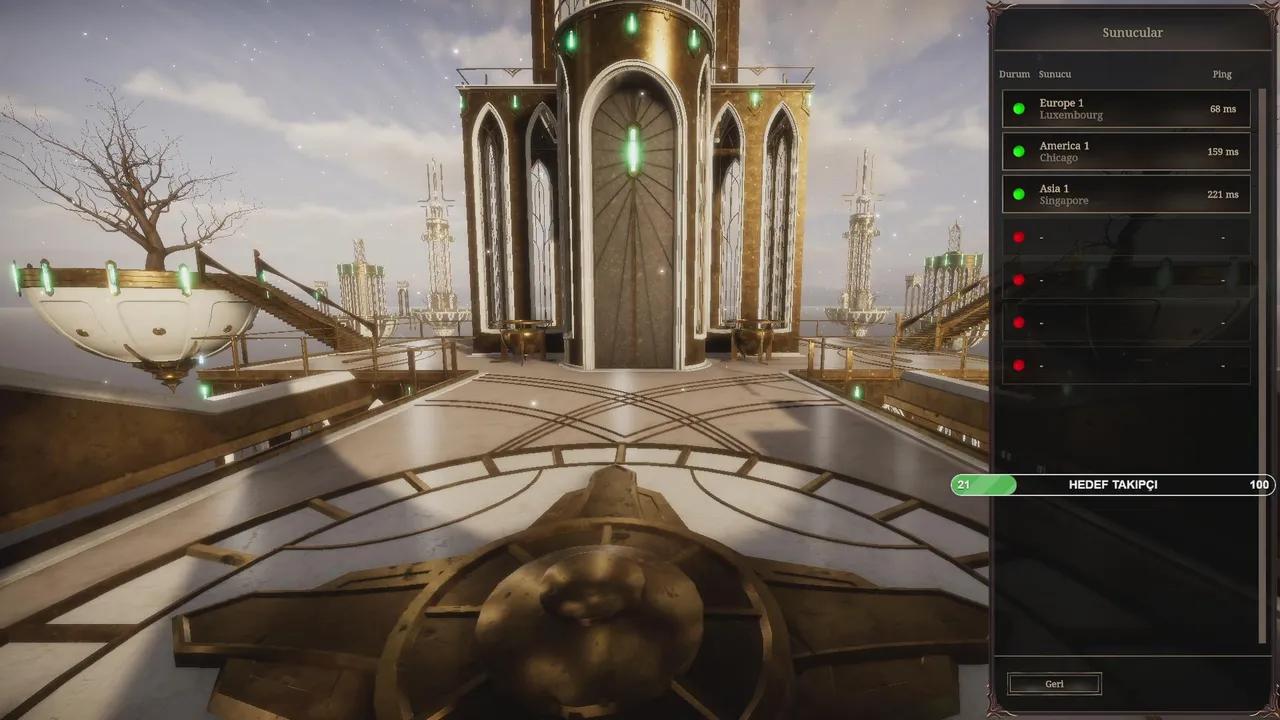Click the green status indicator beside America 1
1280x720 pixels.
(1019, 151)
